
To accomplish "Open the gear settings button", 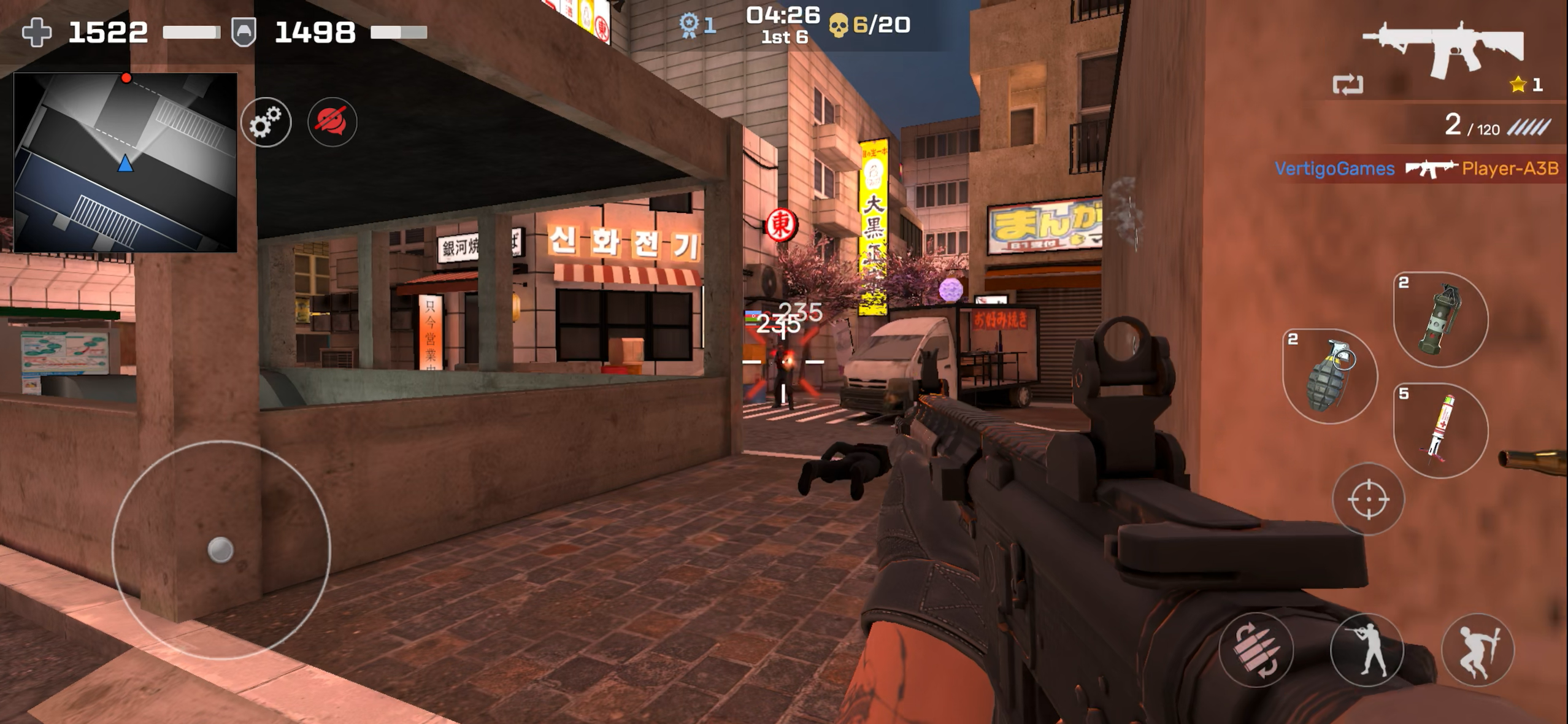I will point(266,122).
